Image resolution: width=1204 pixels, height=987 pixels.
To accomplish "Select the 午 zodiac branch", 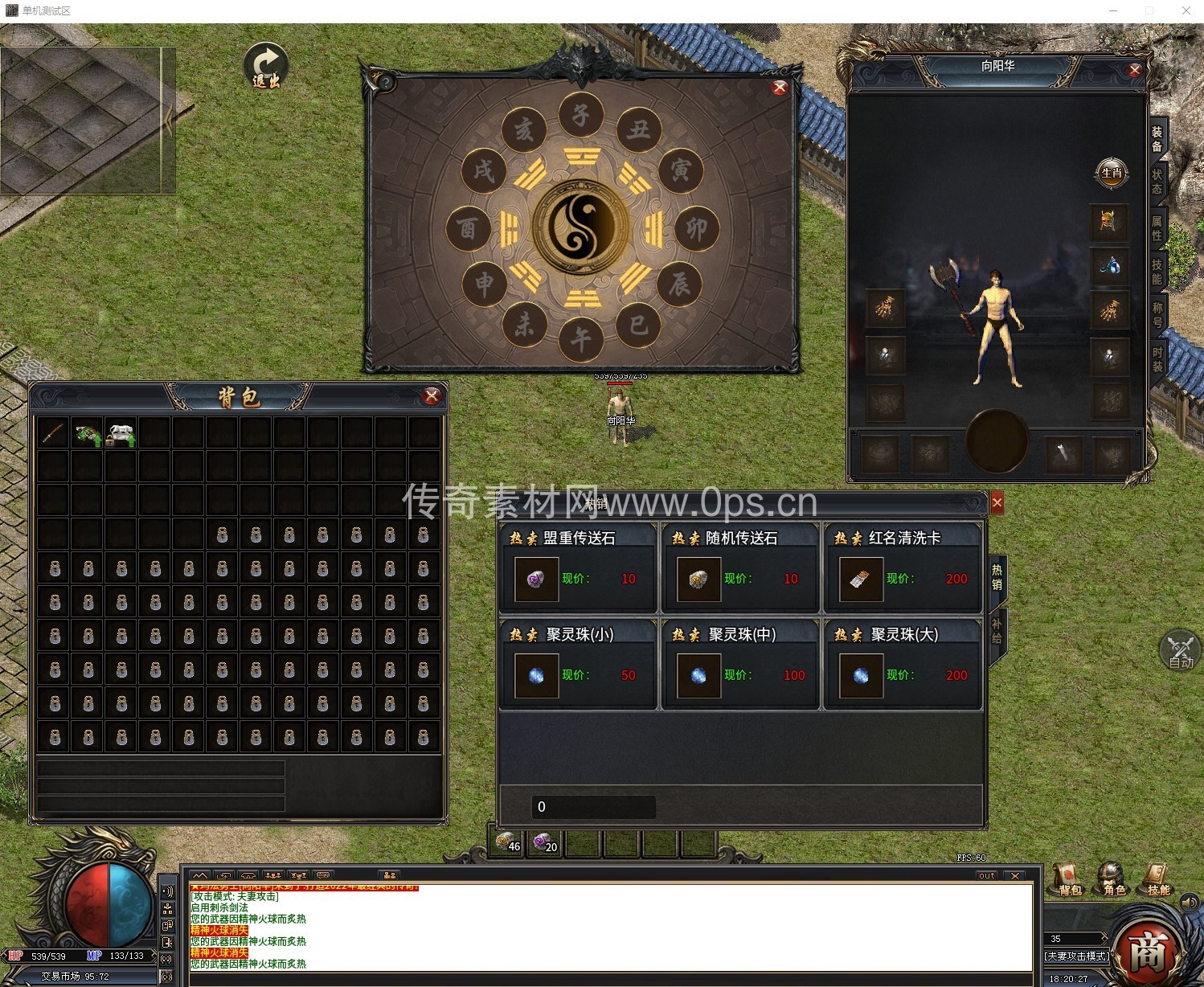I will tap(580, 339).
